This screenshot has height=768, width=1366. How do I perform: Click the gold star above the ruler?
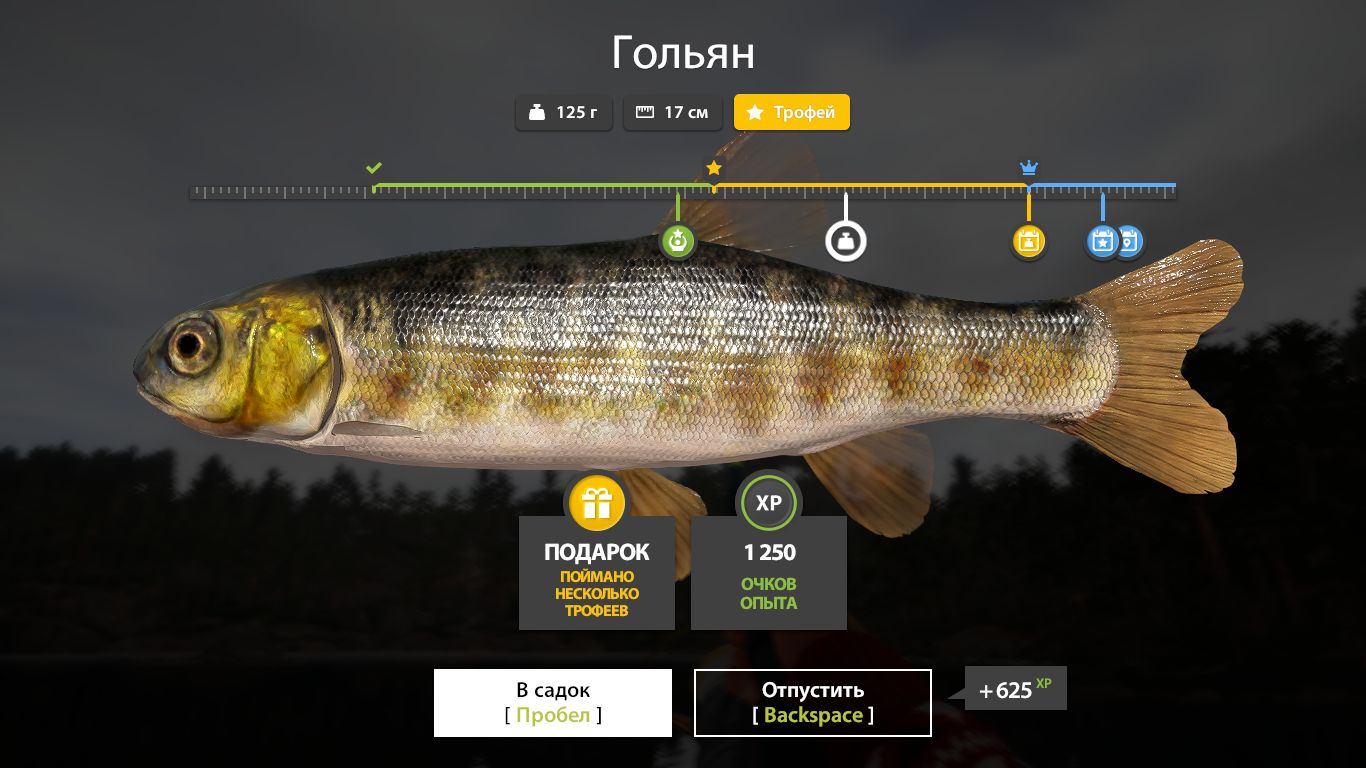714,168
